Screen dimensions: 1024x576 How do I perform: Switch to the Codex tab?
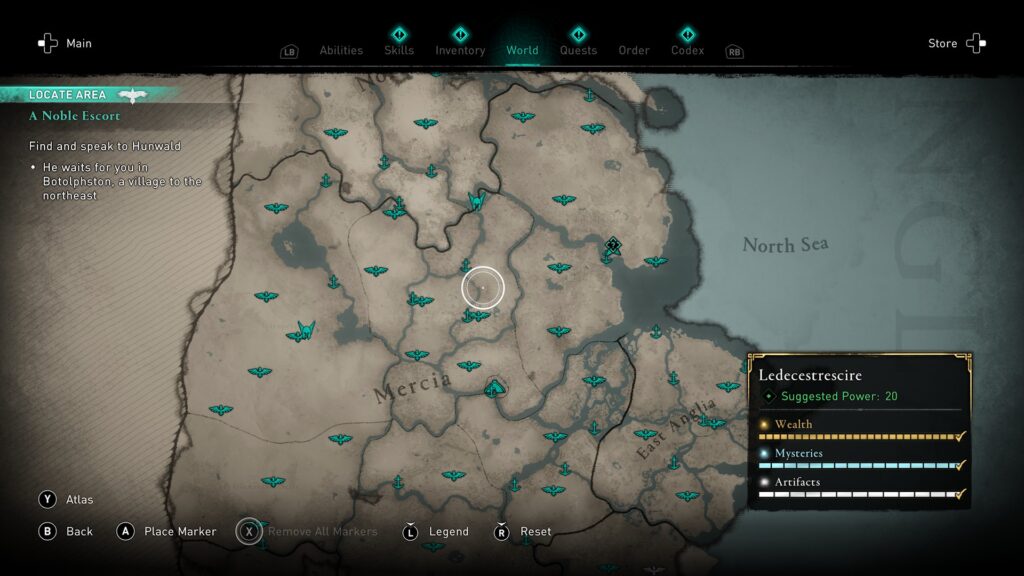[687, 50]
